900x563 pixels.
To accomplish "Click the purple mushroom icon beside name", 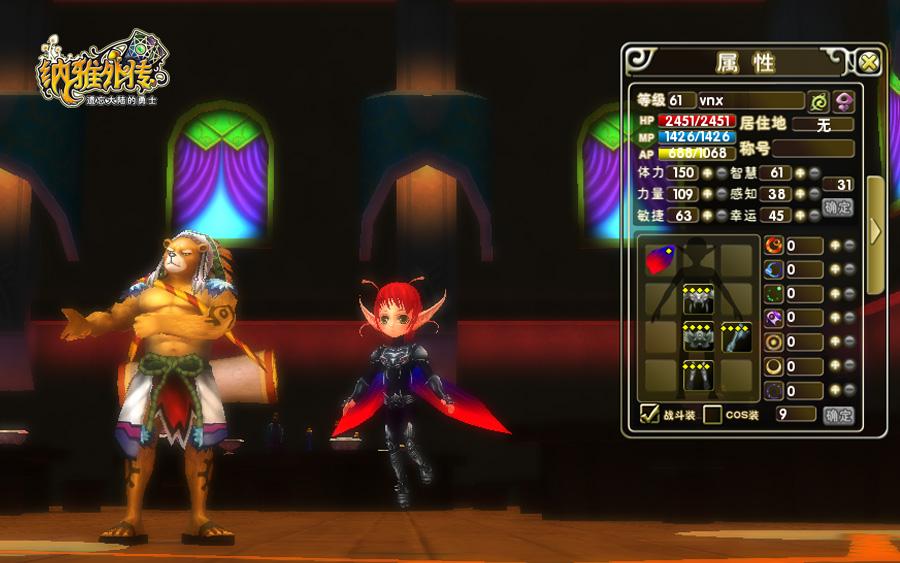I will tap(845, 101).
